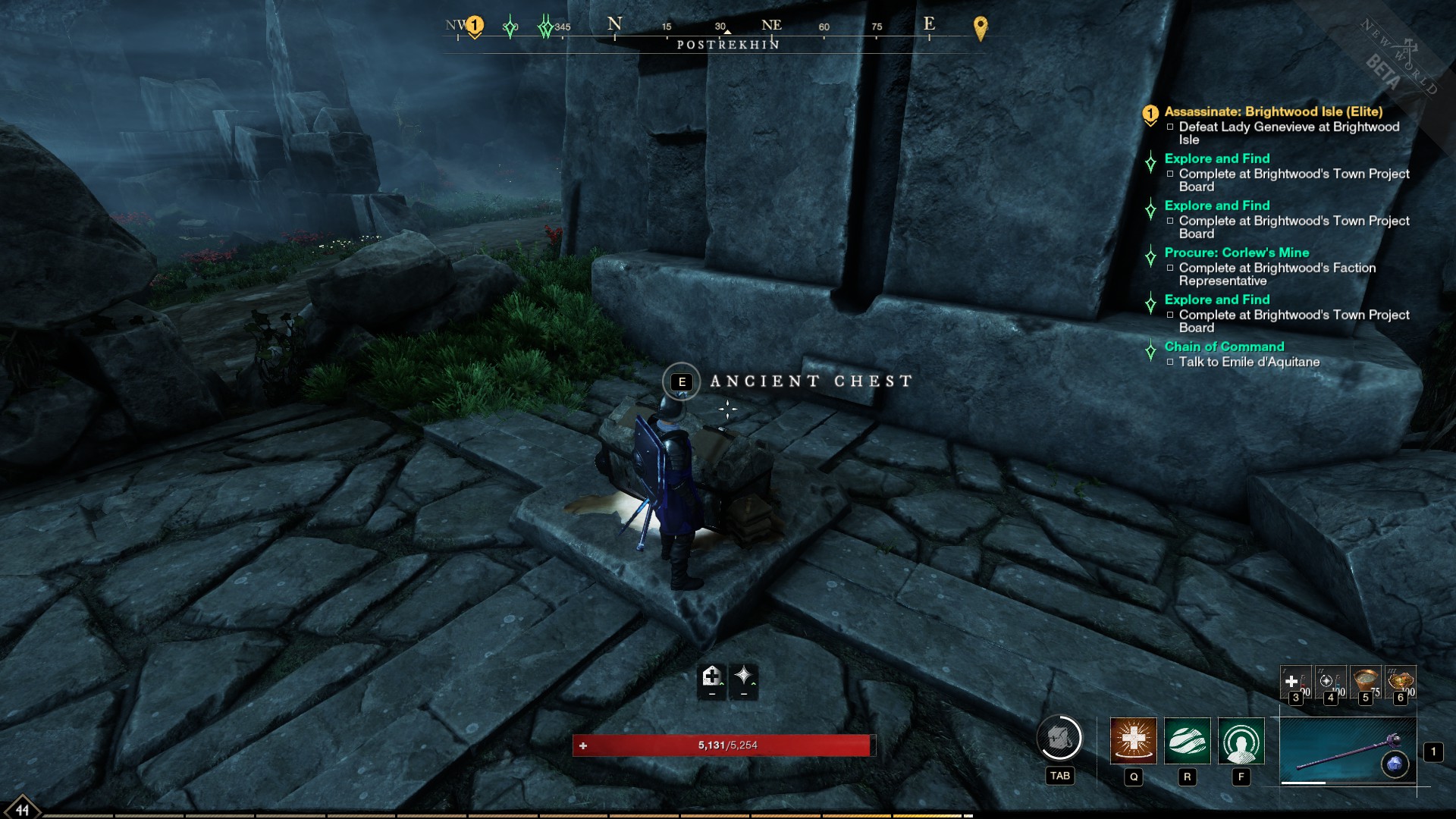
Task: Click the green chevron on the mana regen buff
Action: (753, 683)
